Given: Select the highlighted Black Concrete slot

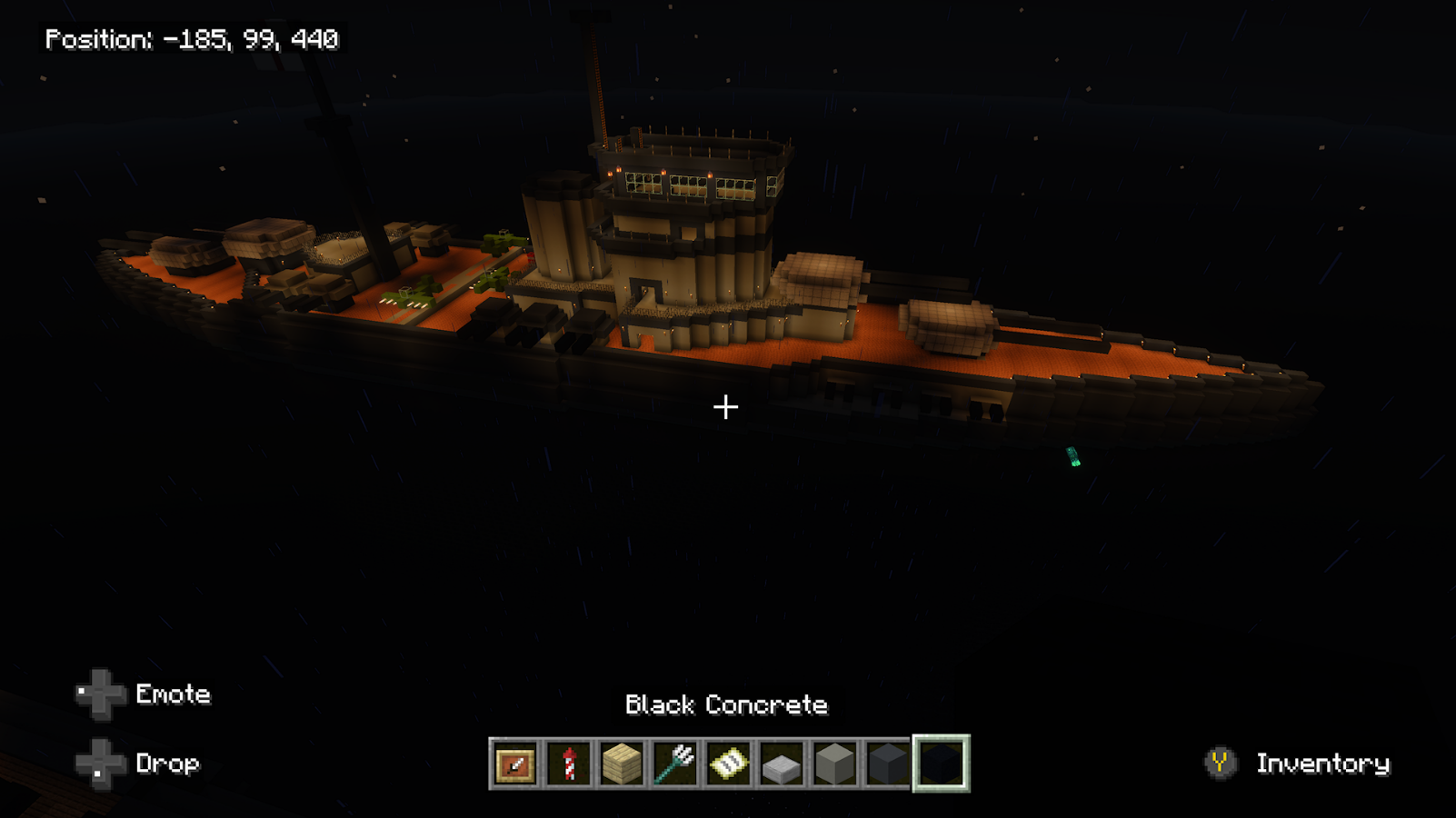Looking at the screenshot, I should tap(941, 763).
